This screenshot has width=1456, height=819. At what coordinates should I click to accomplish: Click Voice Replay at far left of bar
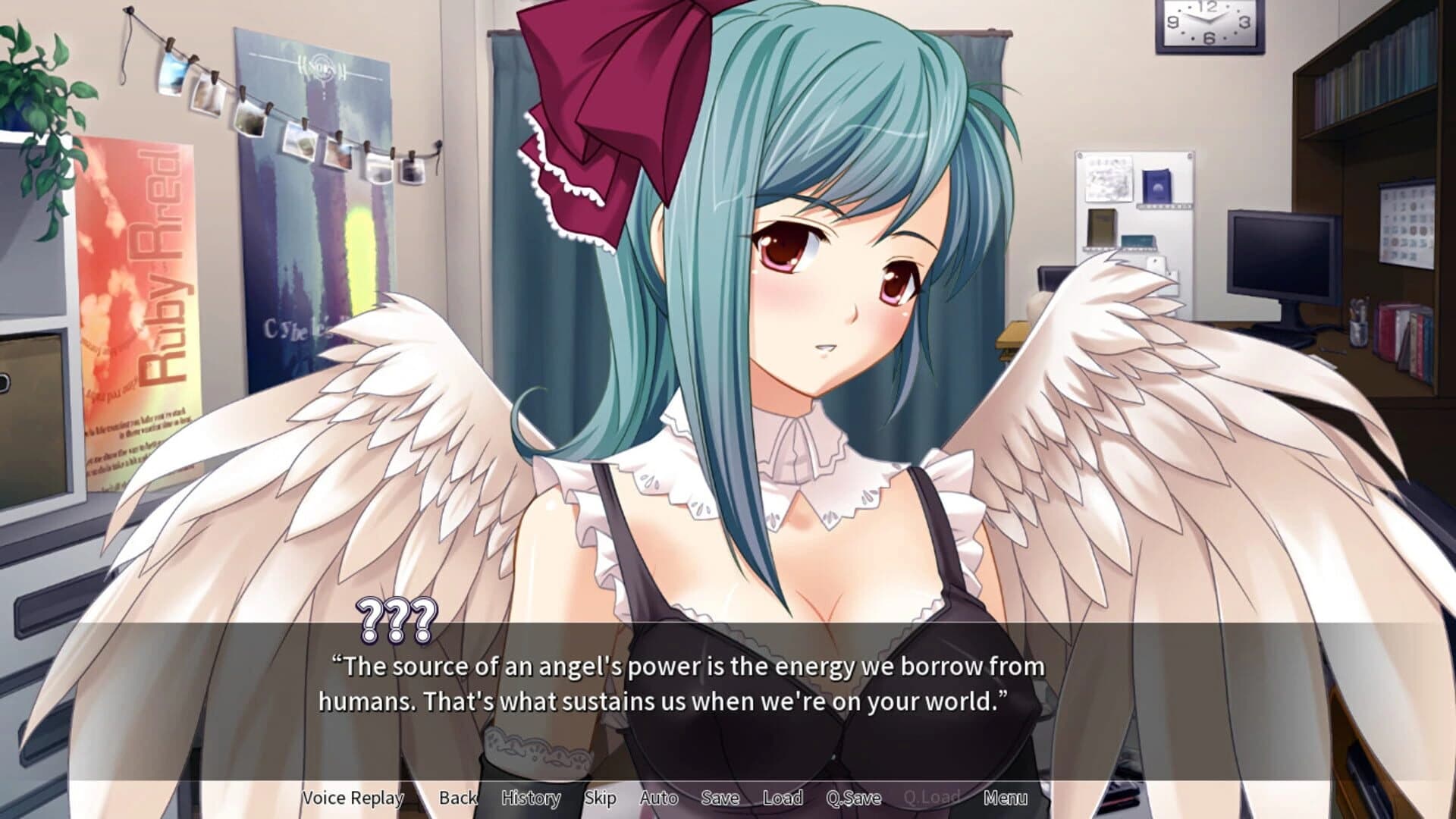(352, 798)
